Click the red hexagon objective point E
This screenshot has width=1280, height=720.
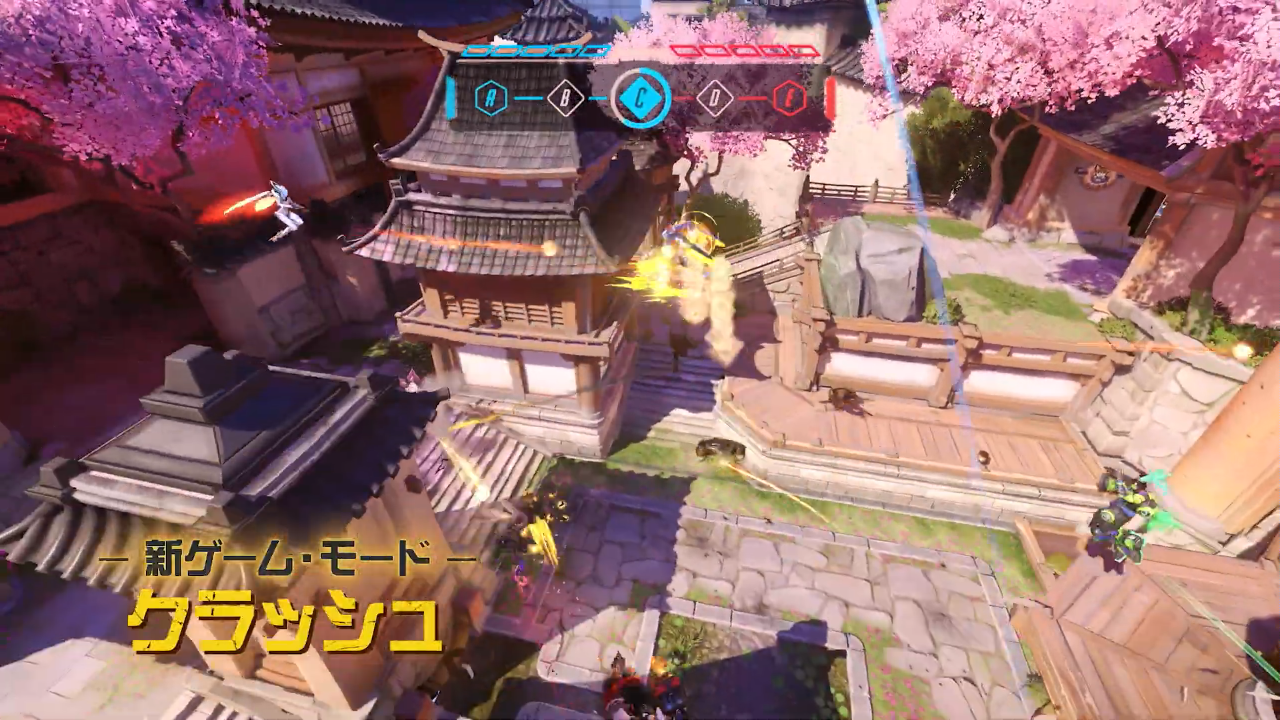point(789,97)
